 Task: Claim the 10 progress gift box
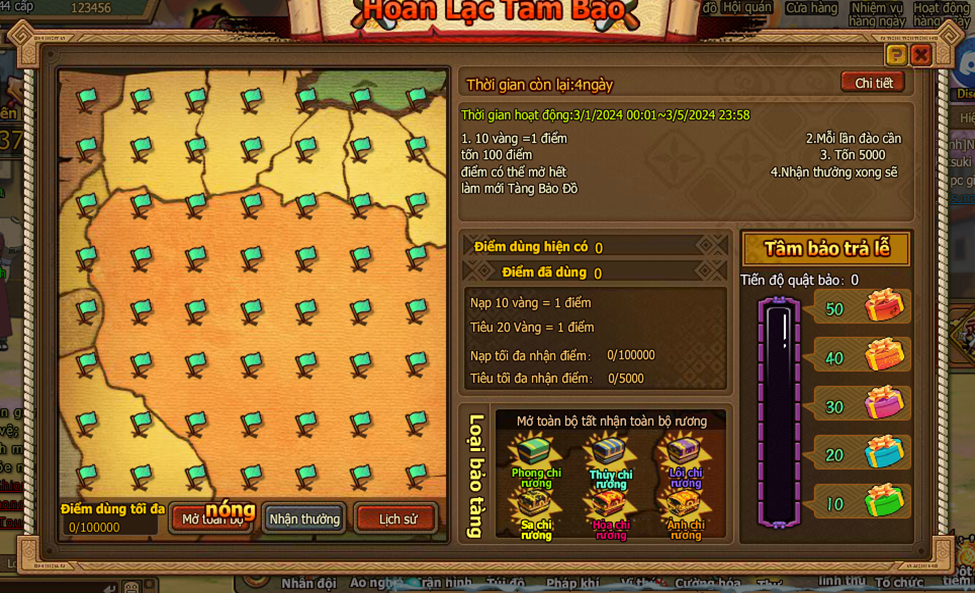click(x=884, y=501)
